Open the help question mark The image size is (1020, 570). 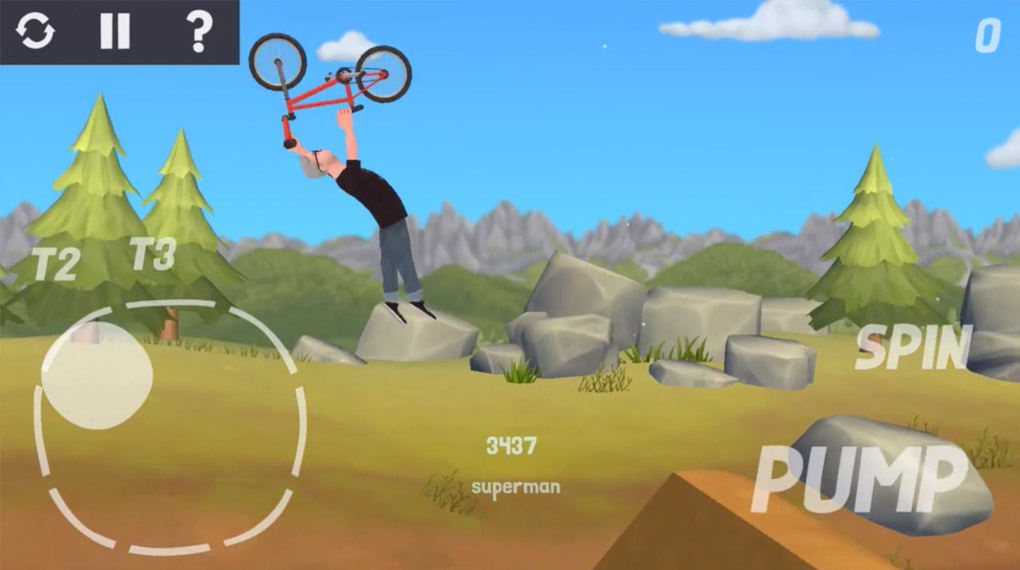(199, 32)
